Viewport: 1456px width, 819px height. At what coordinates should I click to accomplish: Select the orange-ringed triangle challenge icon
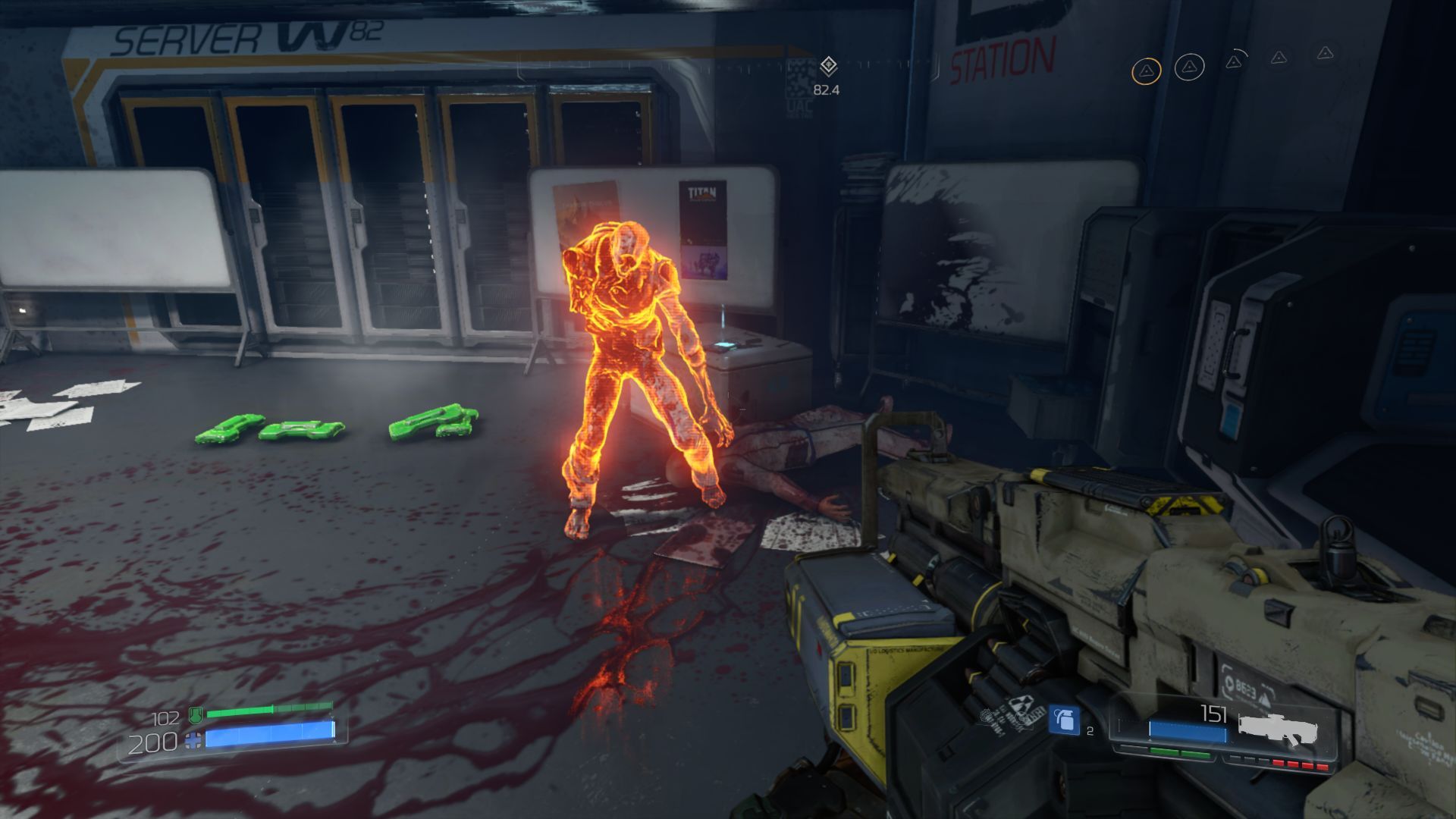click(1146, 71)
